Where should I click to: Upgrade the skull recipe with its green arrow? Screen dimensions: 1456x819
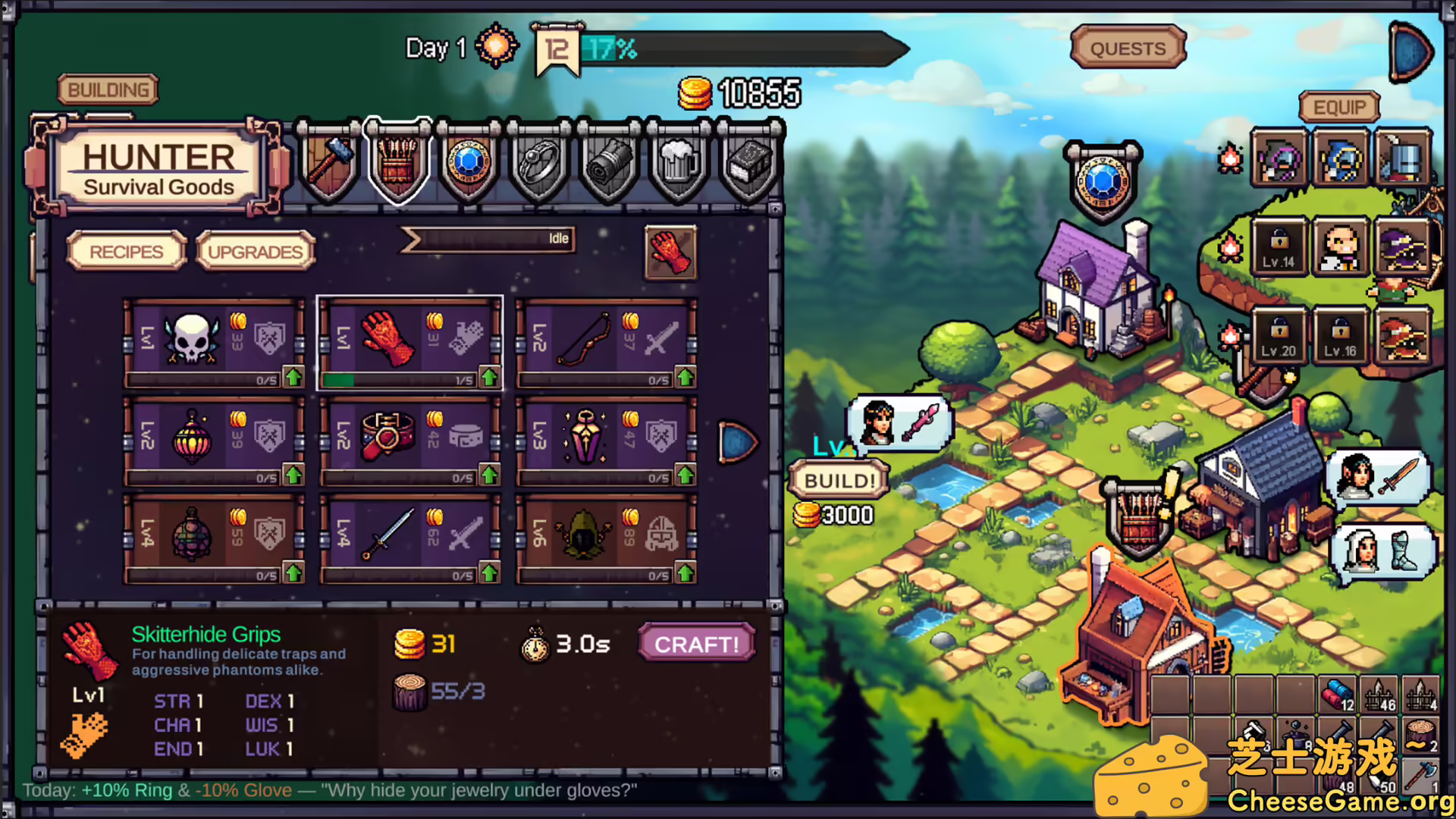click(x=295, y=376)
